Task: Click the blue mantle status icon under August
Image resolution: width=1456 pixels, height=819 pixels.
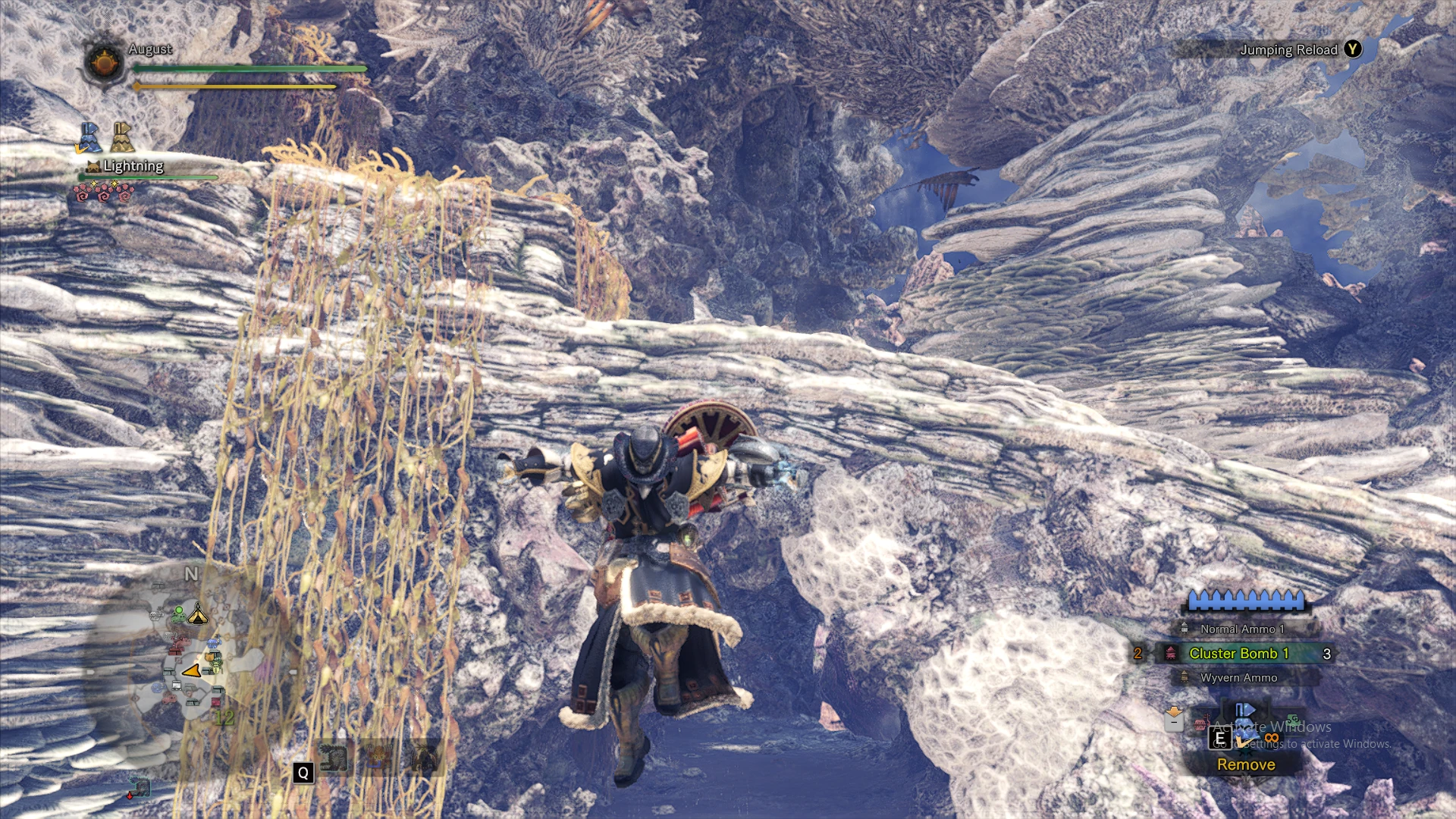Action: [x=89, y=138]
